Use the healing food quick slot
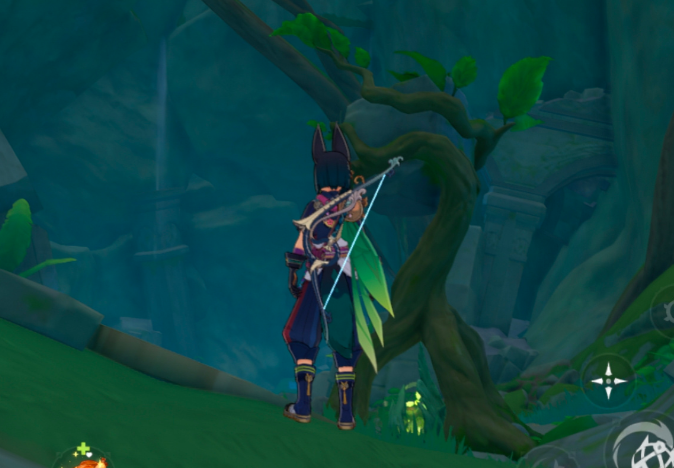 pos(87,458)
